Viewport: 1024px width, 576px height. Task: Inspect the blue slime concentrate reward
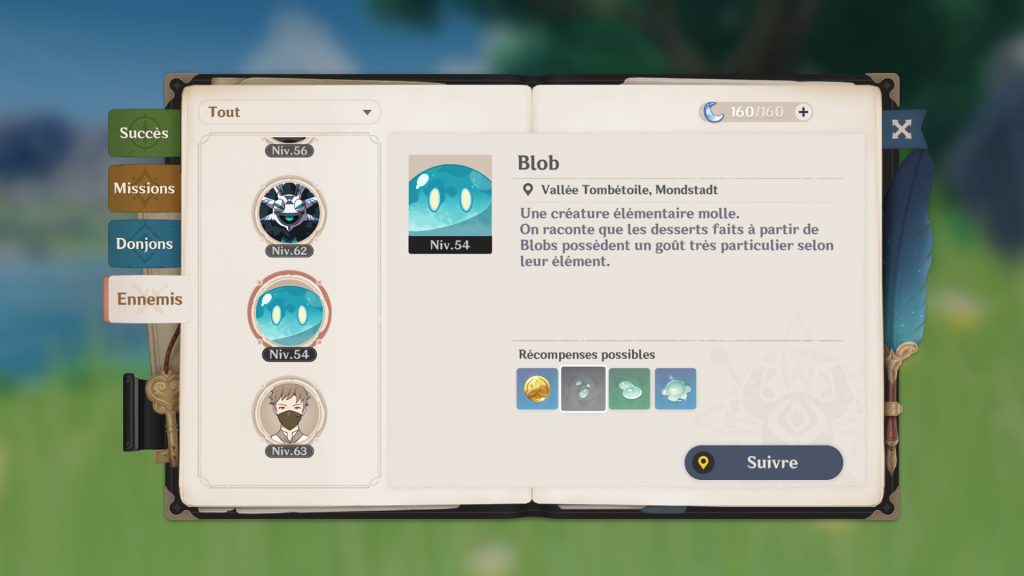coord(675,389)
